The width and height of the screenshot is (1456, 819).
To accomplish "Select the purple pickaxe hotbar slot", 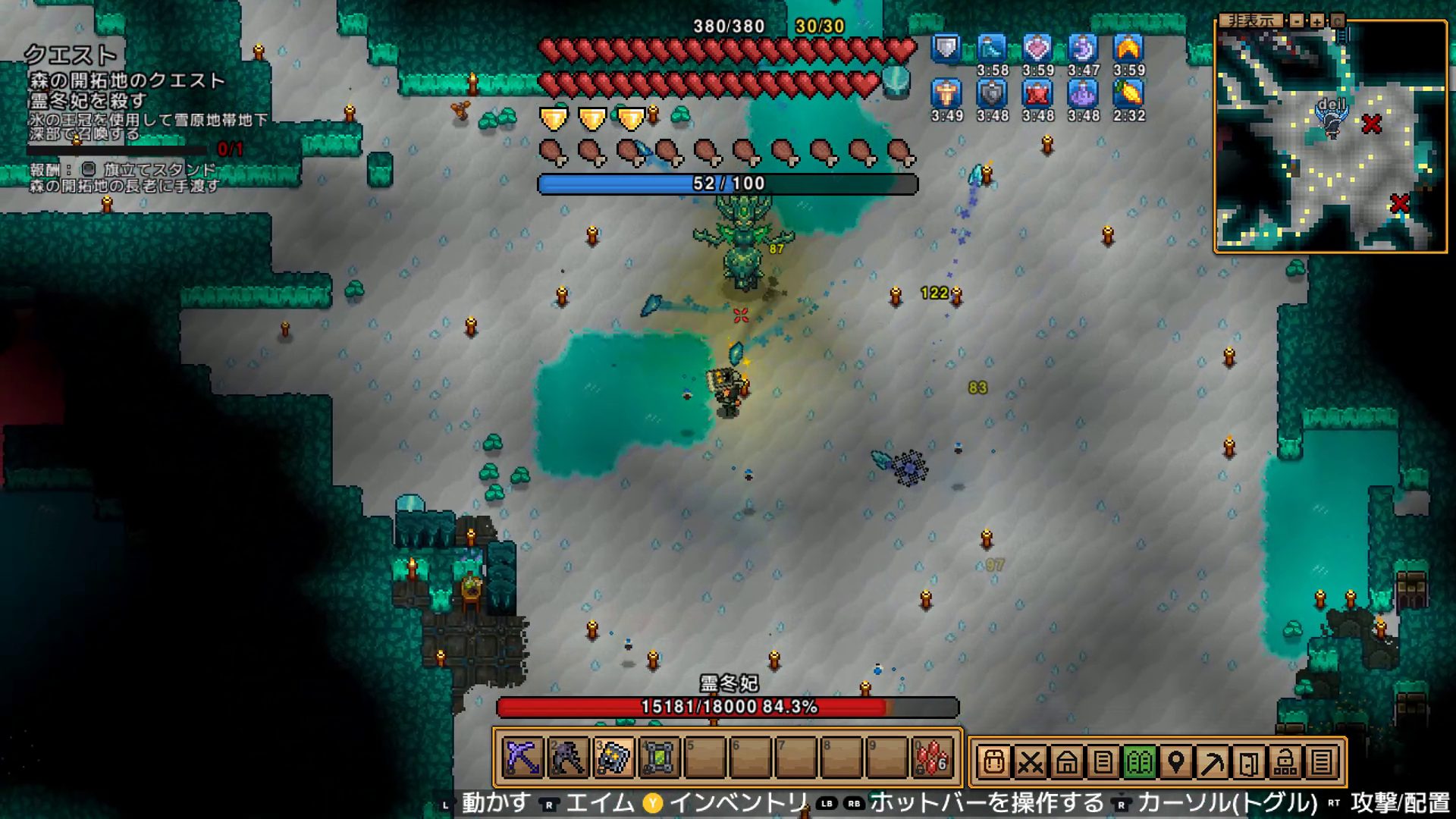I will (x=522, y=758).
